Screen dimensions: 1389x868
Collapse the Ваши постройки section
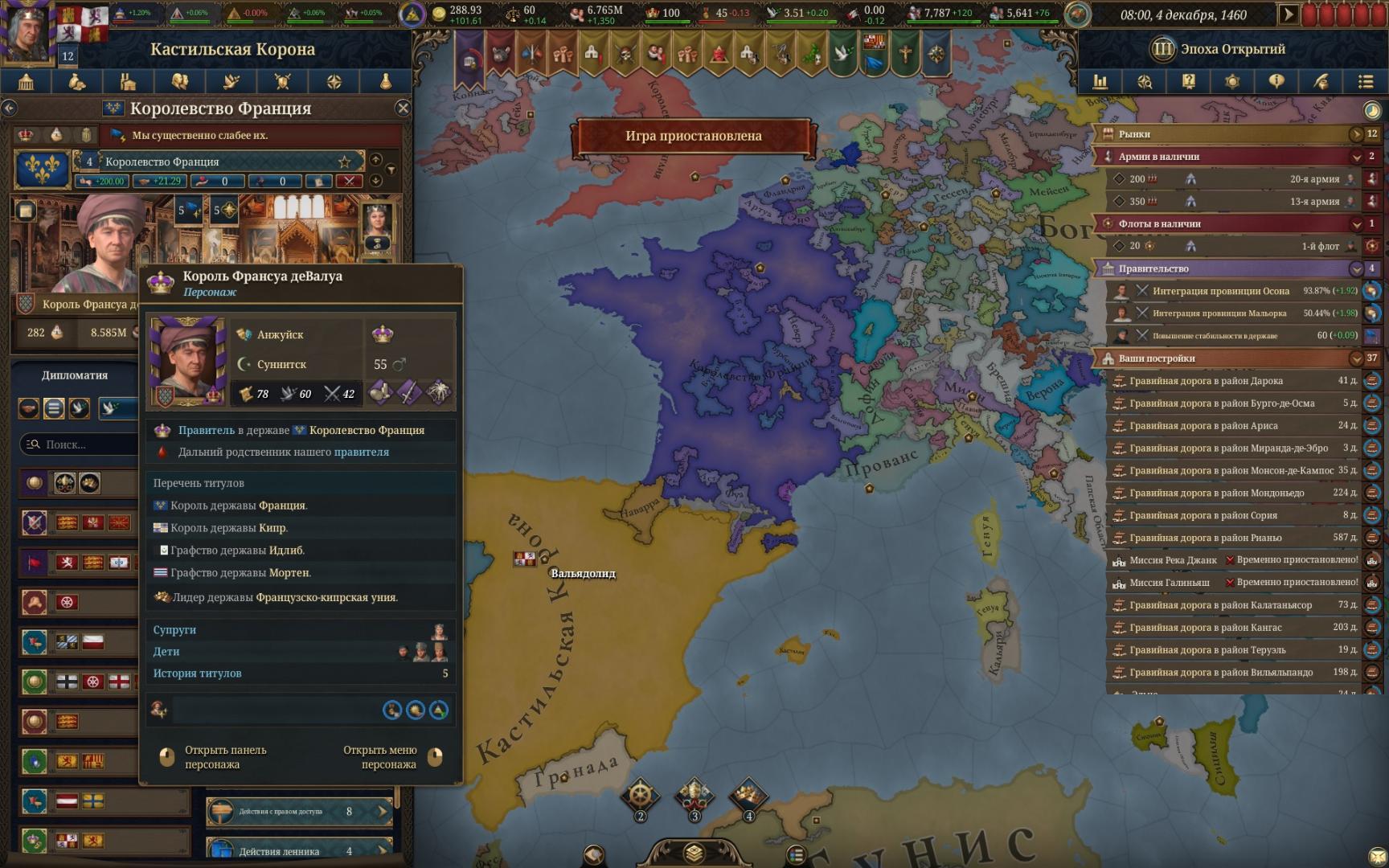pyautogui.click(x=1357, y=358)
